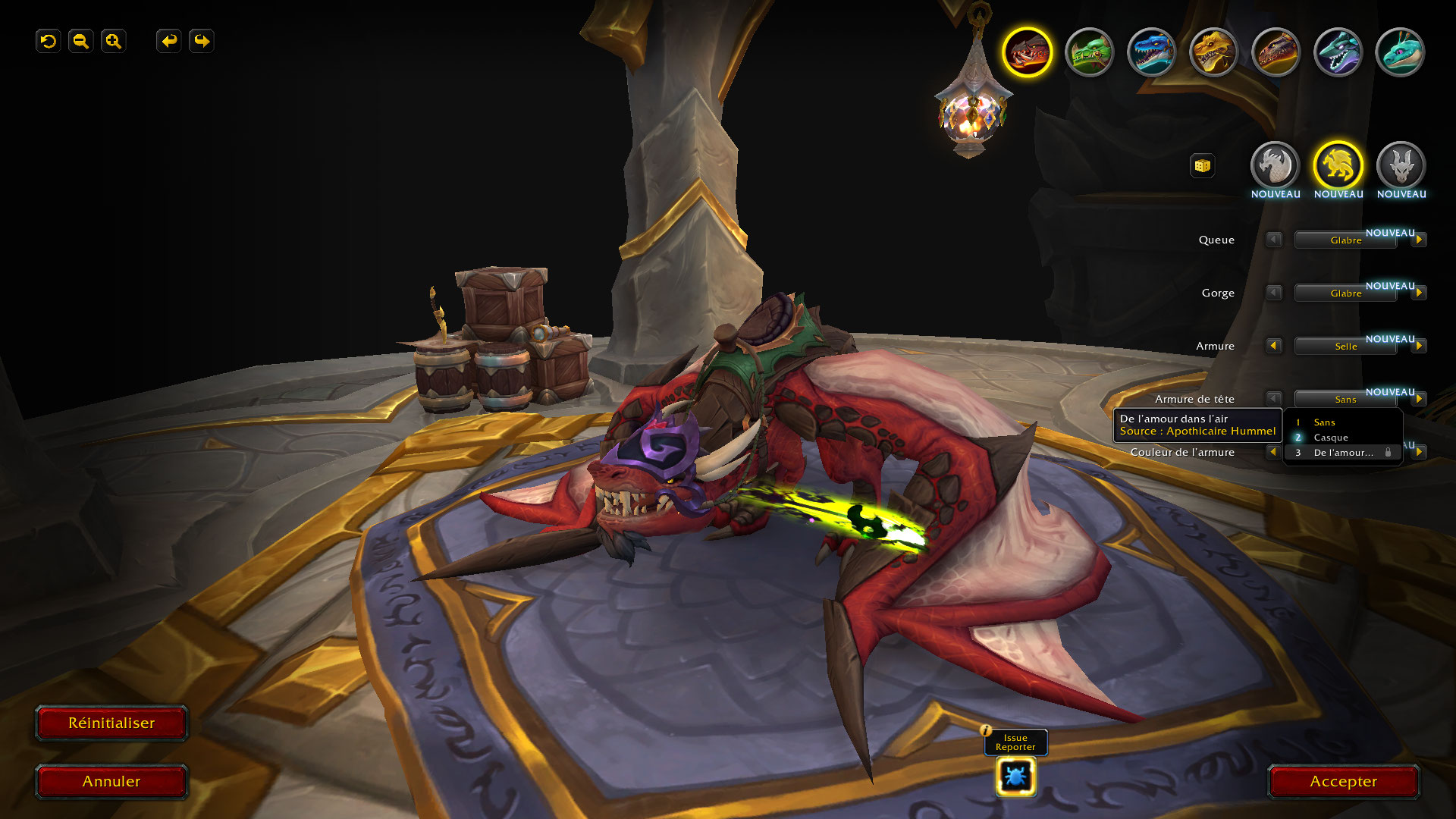The width and height of the screenshot is (1456, 819).
Task: Select the Sans option in the list
Action: click(1325, 422)
